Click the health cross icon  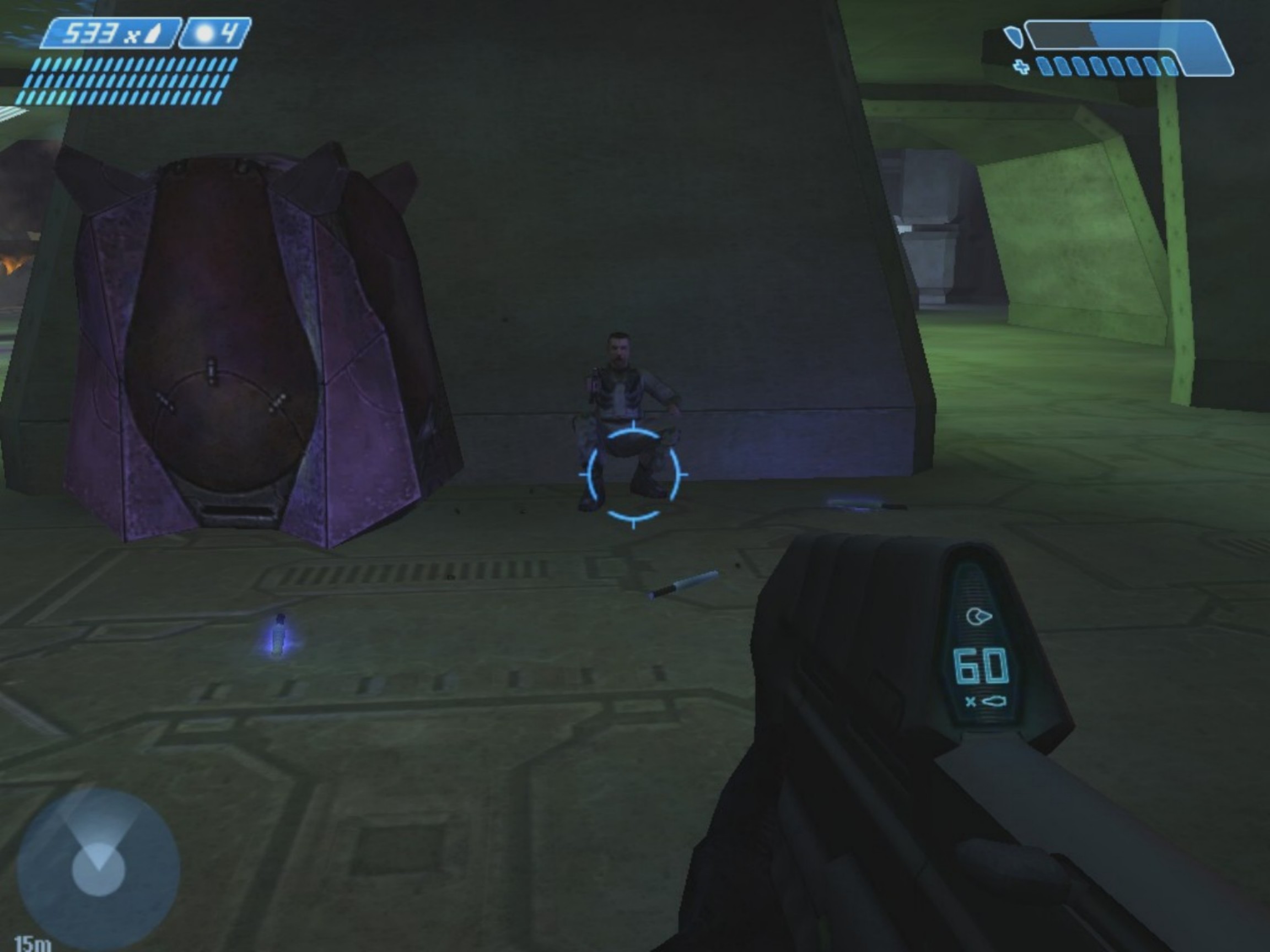pos(1021,68)
